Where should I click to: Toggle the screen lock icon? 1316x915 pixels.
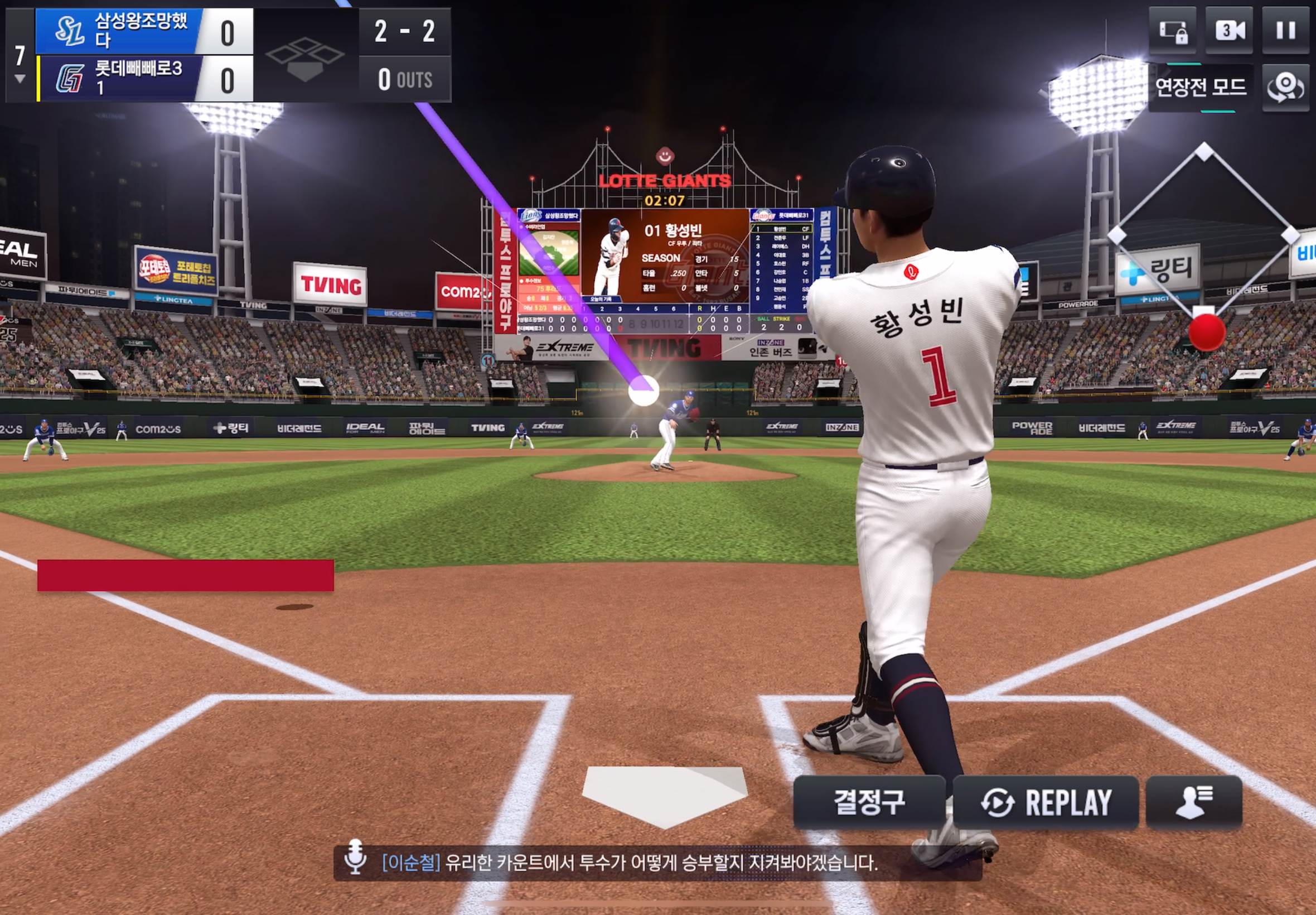(x=1173, y=30)
